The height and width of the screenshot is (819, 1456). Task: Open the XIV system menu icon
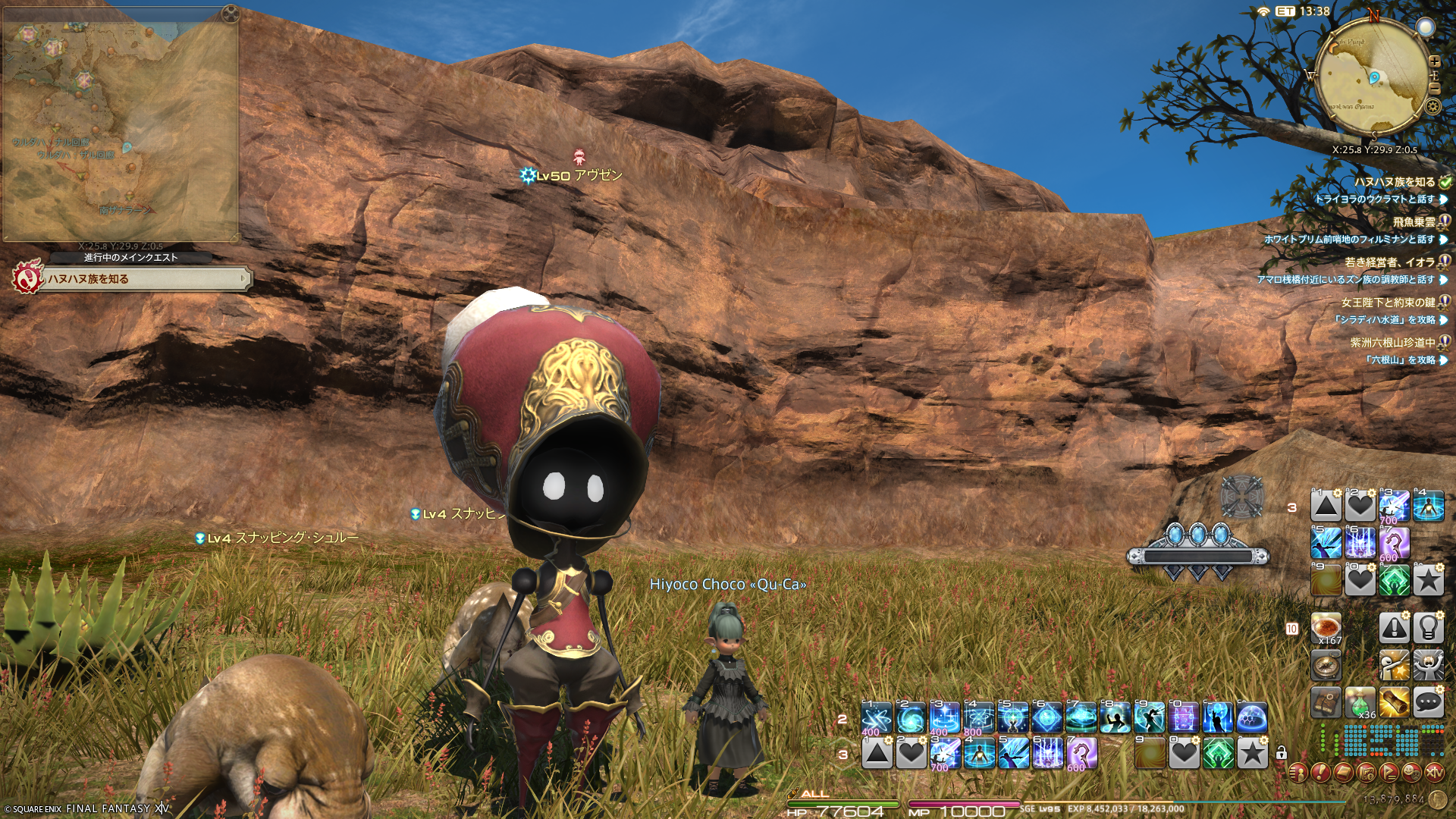pyautogui.click(x=1434, y=773)
